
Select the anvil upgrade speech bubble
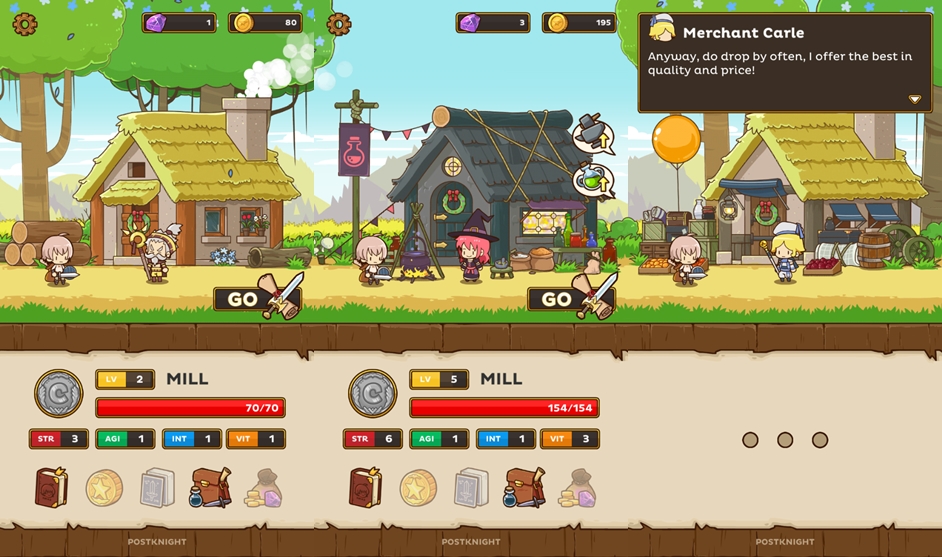tap(592, 135)
